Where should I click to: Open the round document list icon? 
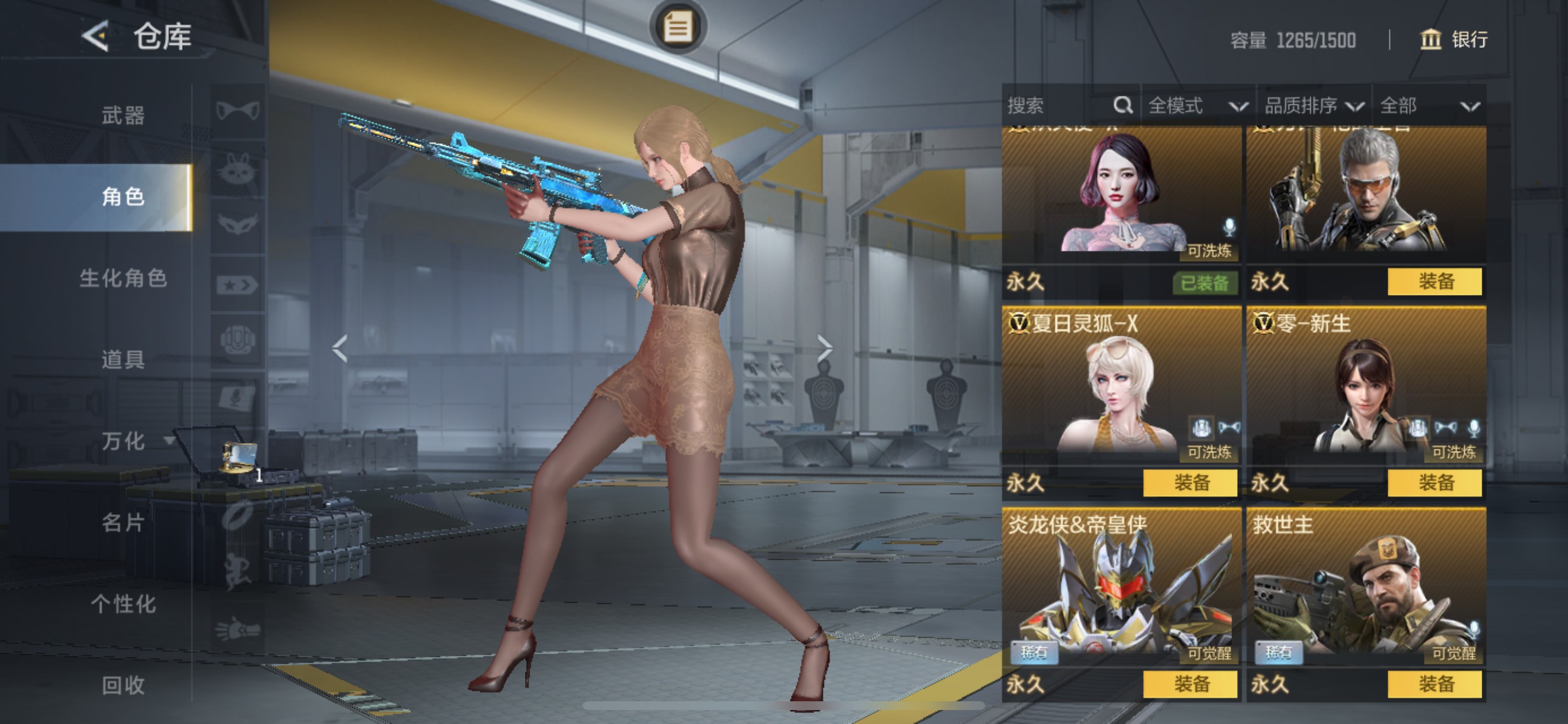pyautogui.click(x=677, y=27)
